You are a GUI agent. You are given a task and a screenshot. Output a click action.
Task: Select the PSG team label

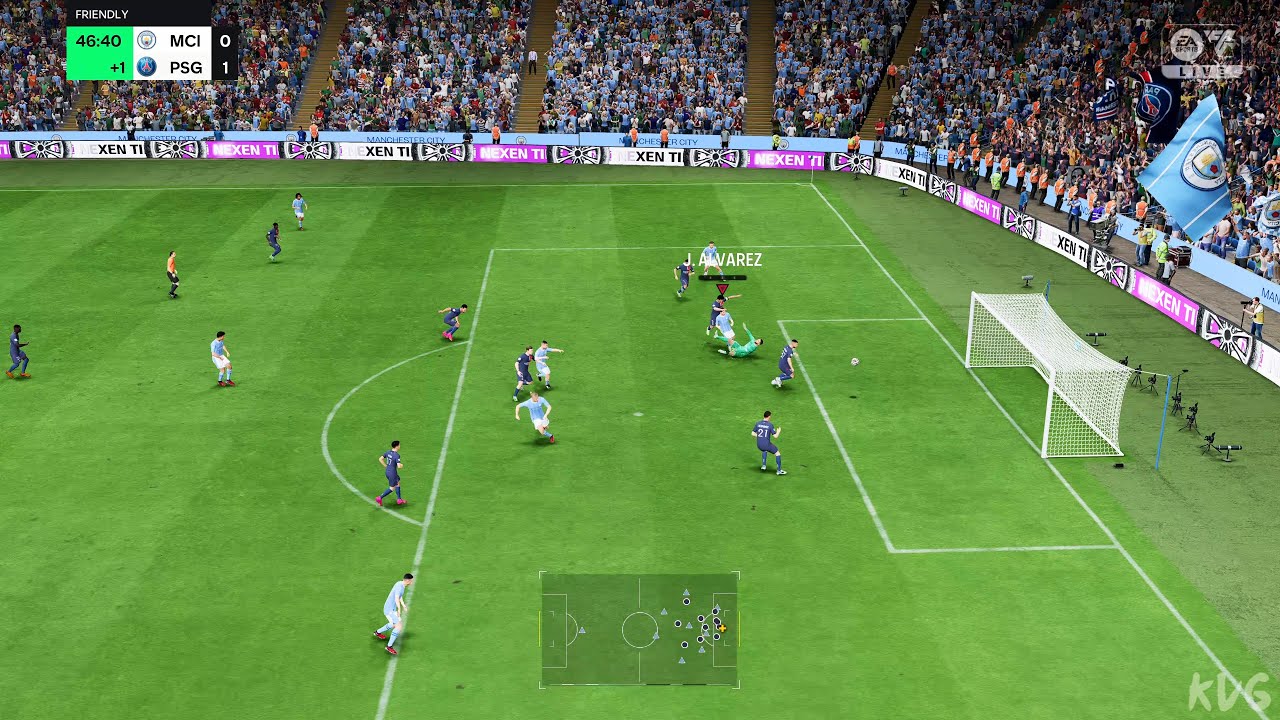click(185, 66)
